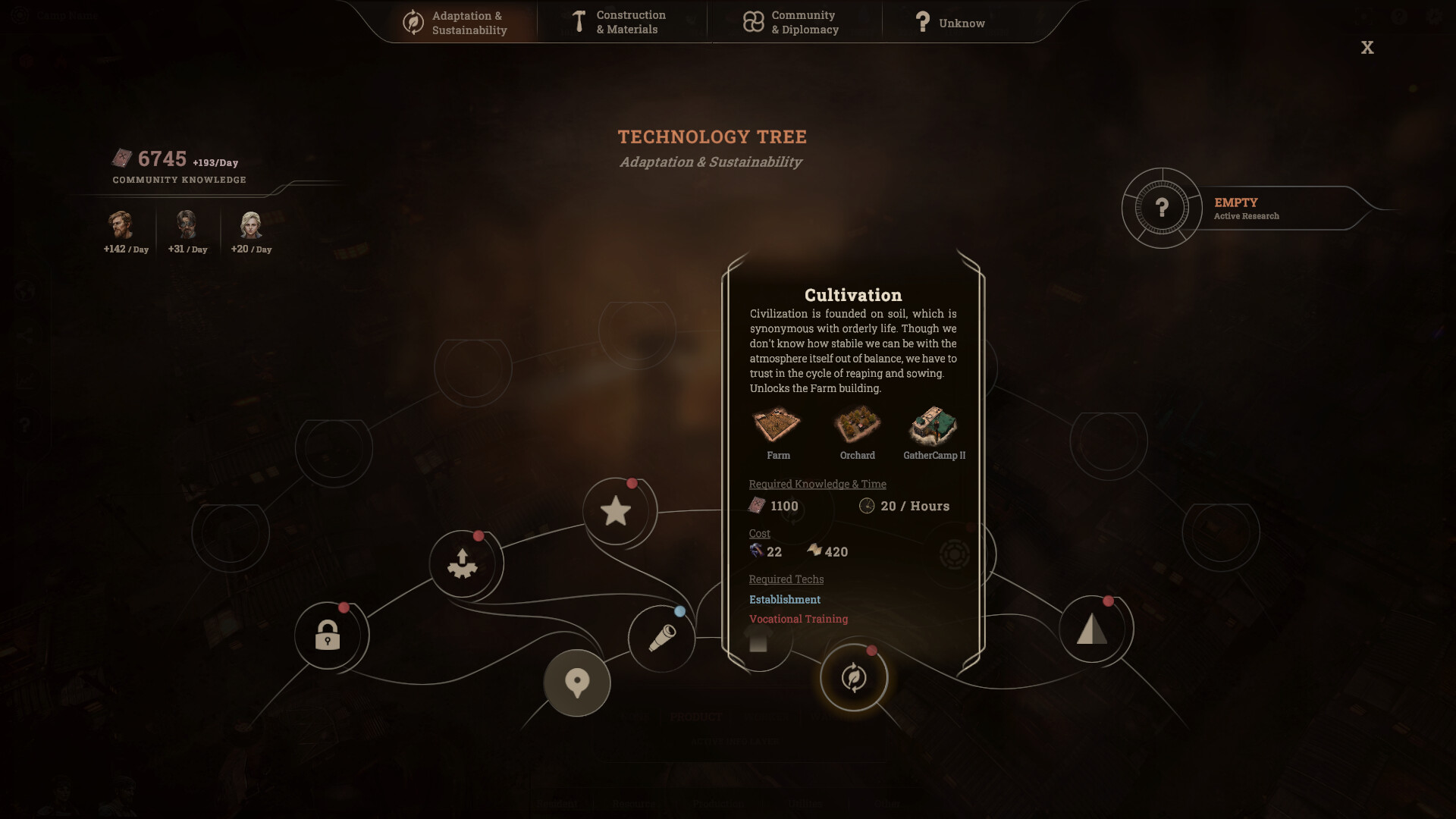Select the map pin tech node
The width and height of the screenshot is (1456, 819).
pyautogui.click(x=578, y=682)
